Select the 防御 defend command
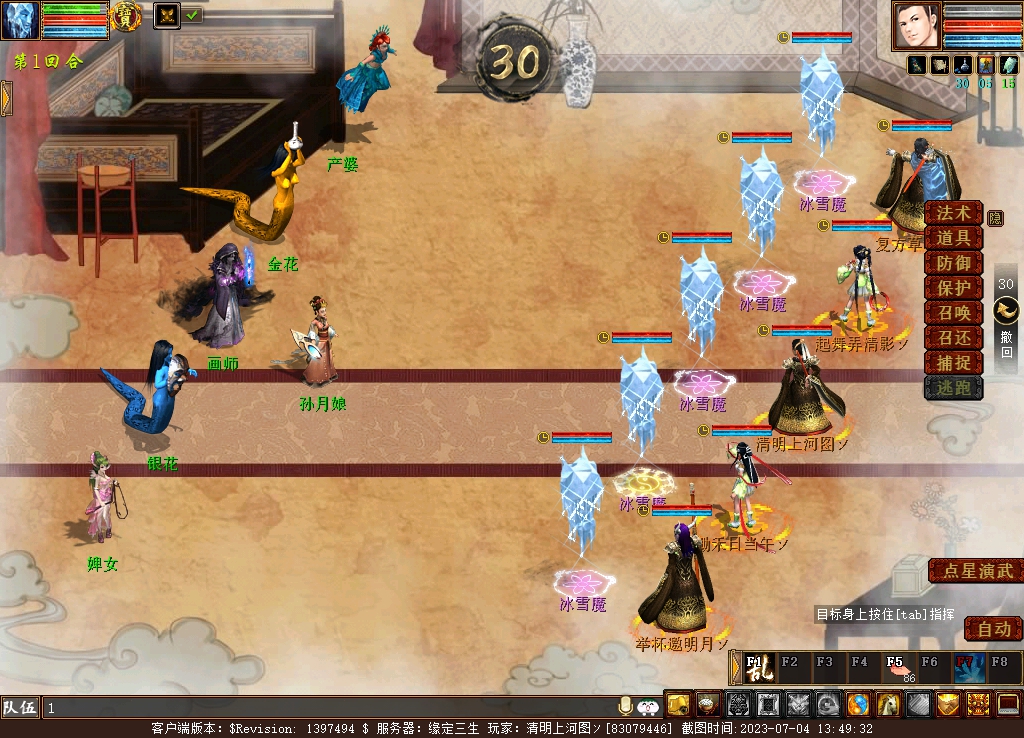Viewport: 1024px width, 738px height. [952, 263]
